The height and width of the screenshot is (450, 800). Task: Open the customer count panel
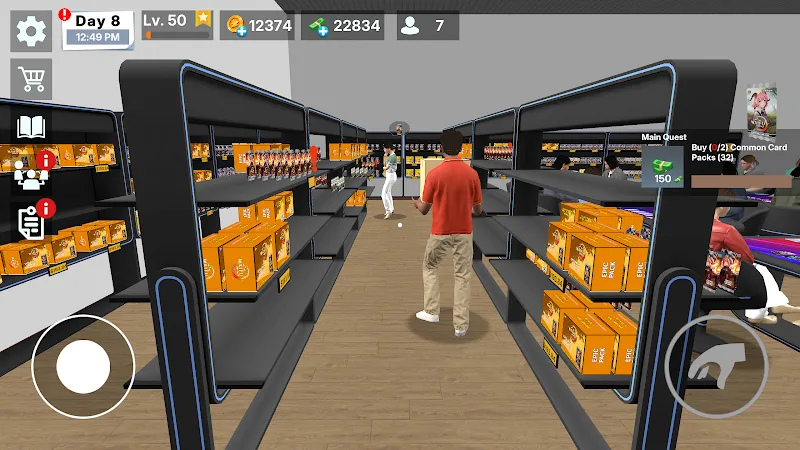(x=427, y=26)
